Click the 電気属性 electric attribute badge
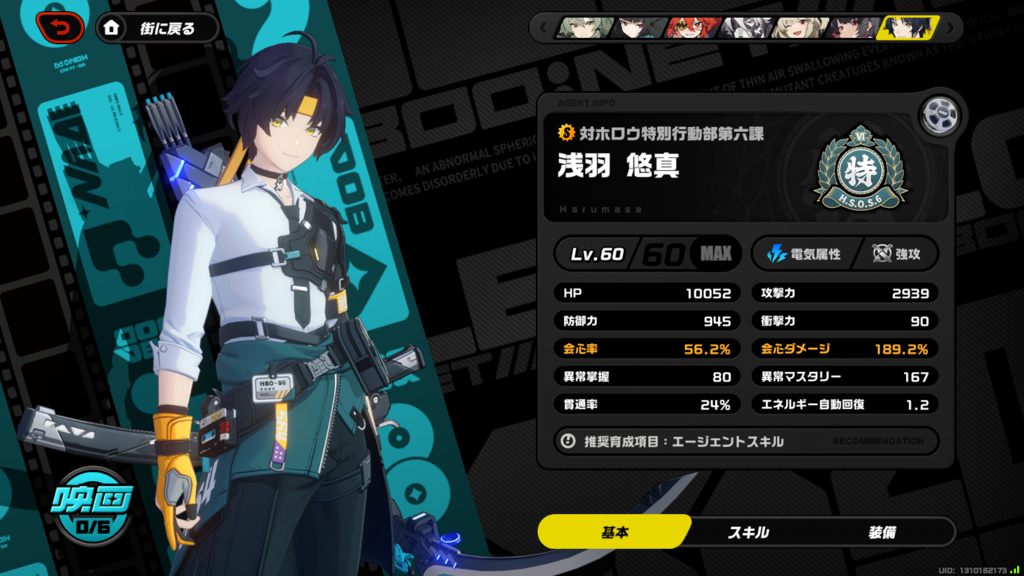The width and height of the screenshot is (1024, 576). point(803,254)
